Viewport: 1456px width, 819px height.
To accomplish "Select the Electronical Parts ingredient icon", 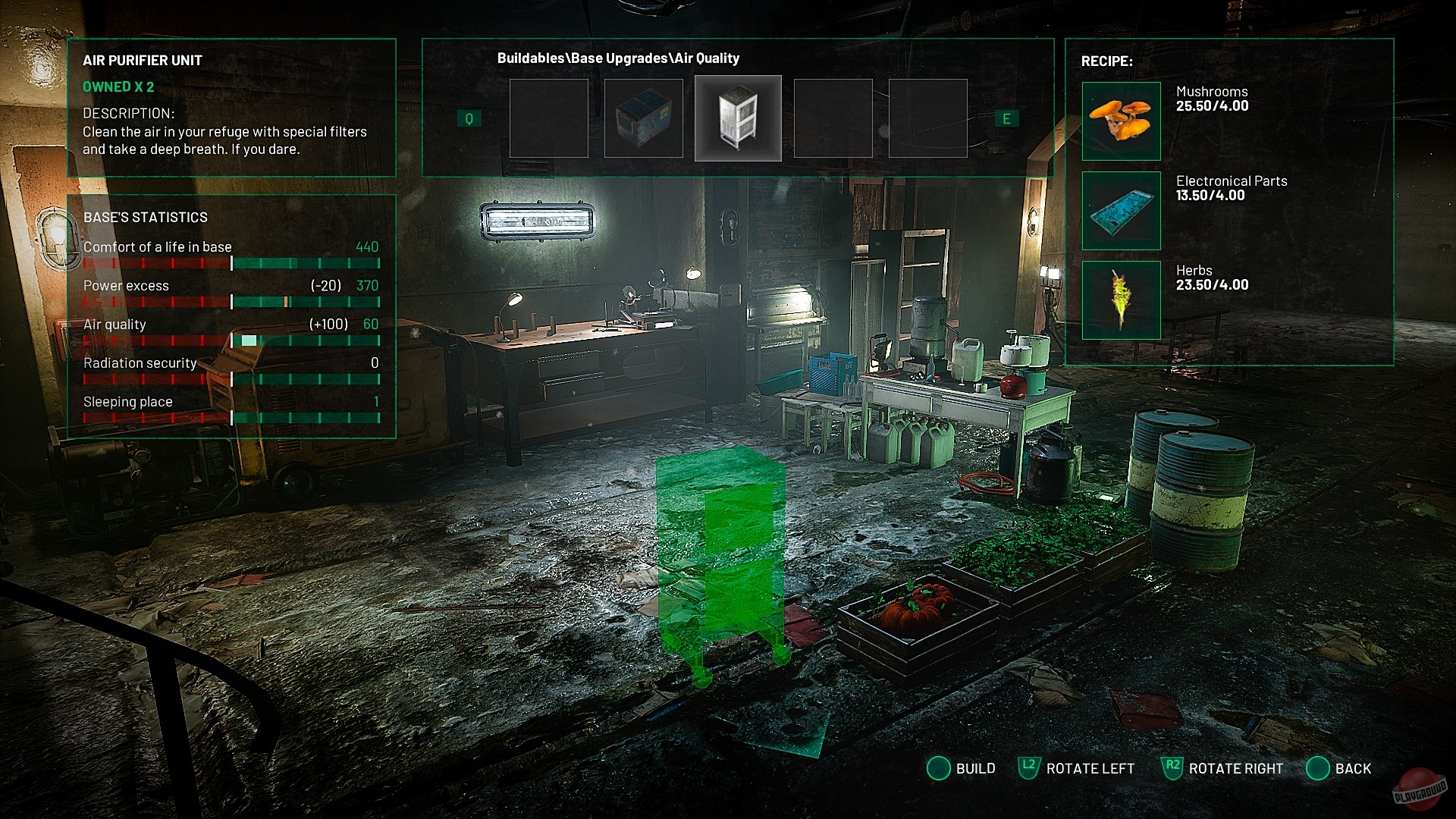I will click(1121, 211).
